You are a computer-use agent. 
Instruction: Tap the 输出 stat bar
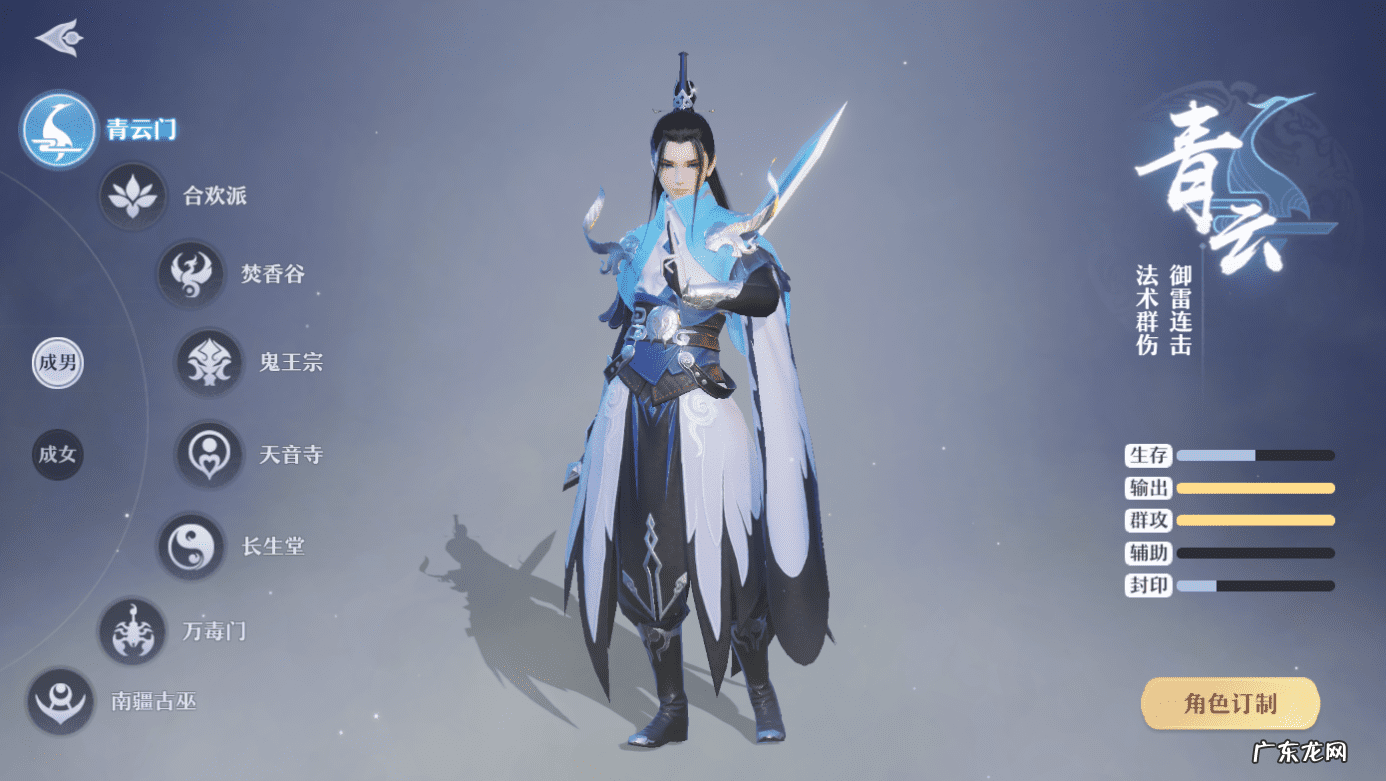1255,488
